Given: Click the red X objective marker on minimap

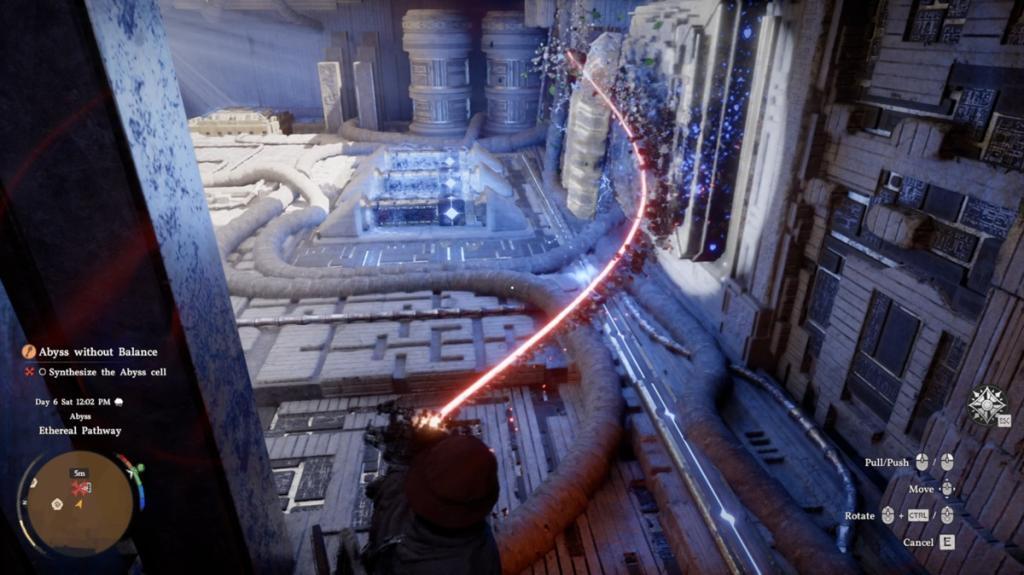Looking at the screenshot, I should point(79,487).
